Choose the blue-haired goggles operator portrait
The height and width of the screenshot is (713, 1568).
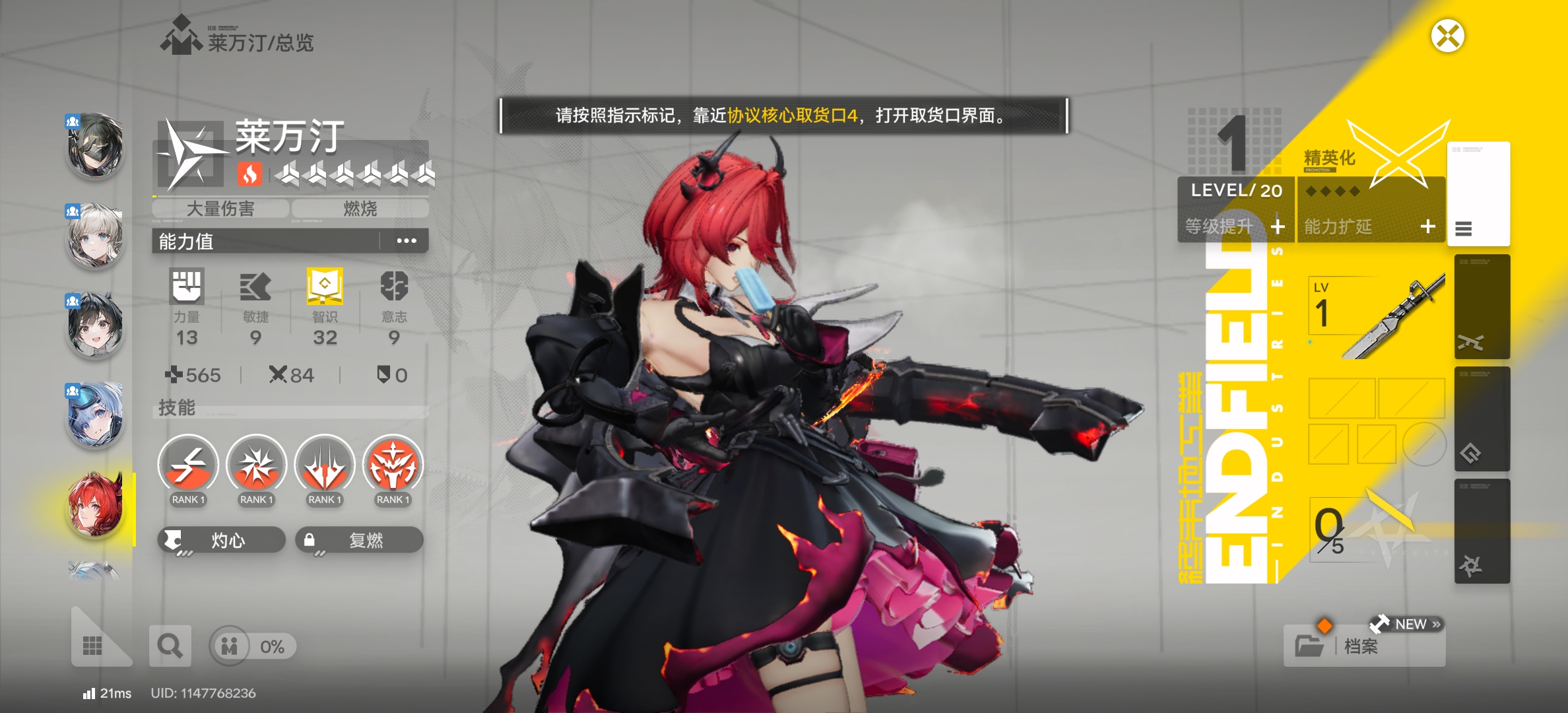(96, 415)
